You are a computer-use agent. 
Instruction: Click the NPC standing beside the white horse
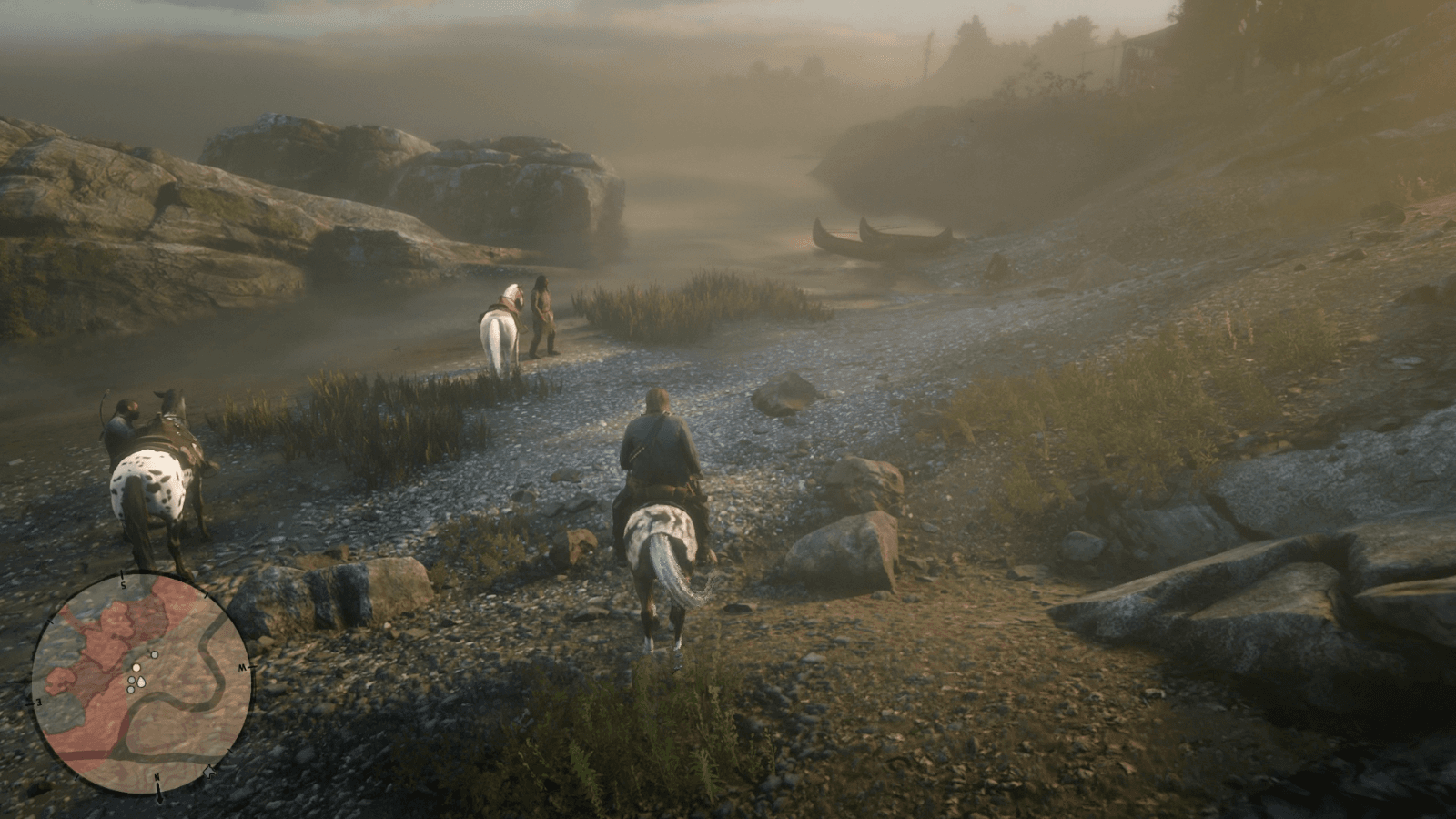pyautogui.click(x=544, y=314)
